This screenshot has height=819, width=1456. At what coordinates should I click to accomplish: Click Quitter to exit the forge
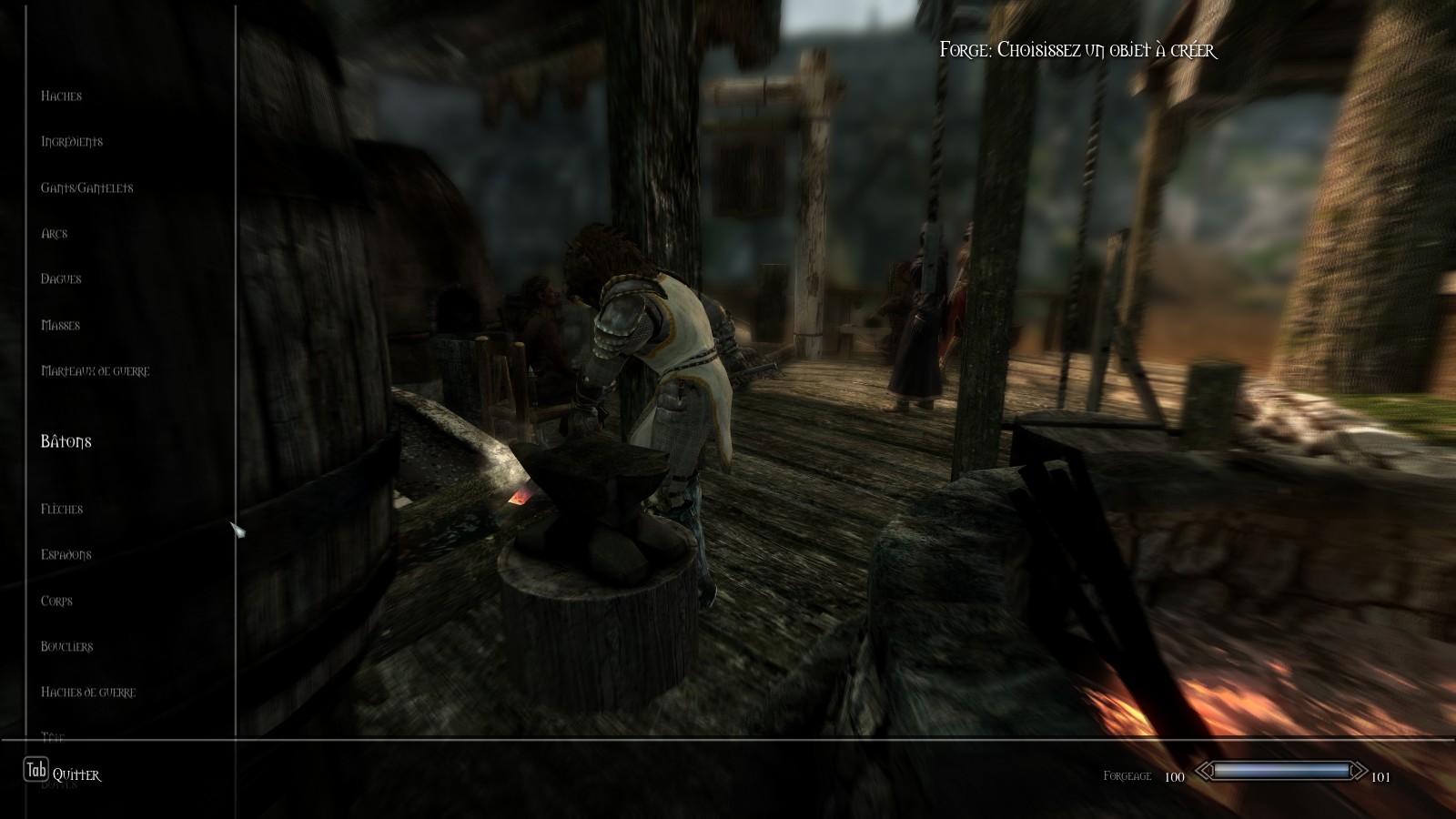pos(76,775)
